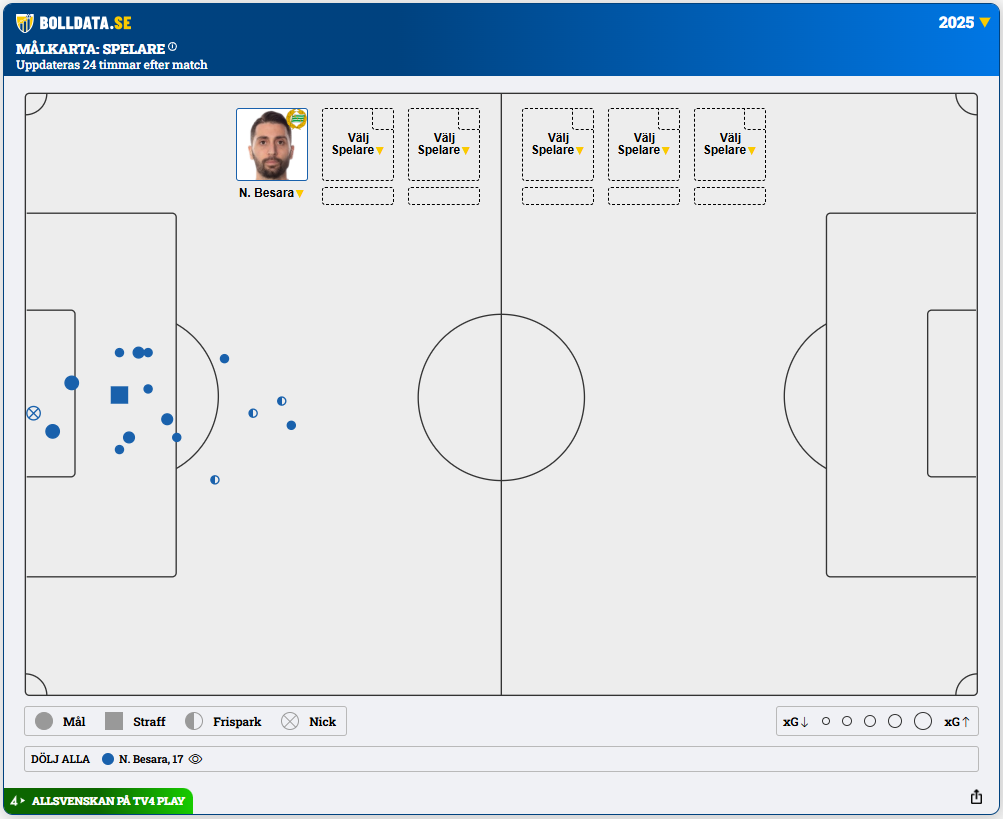
Task: Click the xG down arrow control
Action: (796, 721)
